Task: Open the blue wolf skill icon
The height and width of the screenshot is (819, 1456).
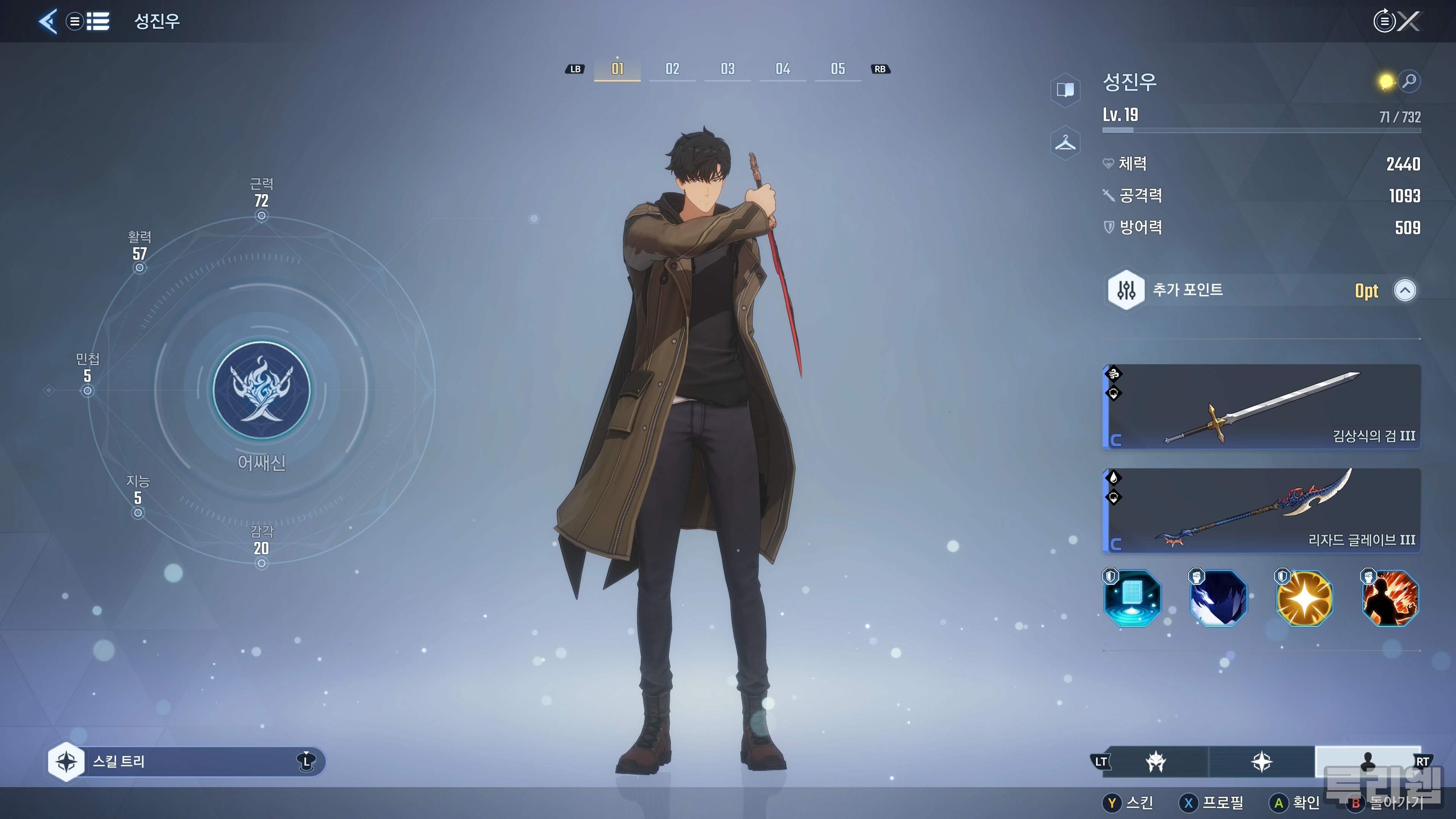Action: pos(1218,598)
